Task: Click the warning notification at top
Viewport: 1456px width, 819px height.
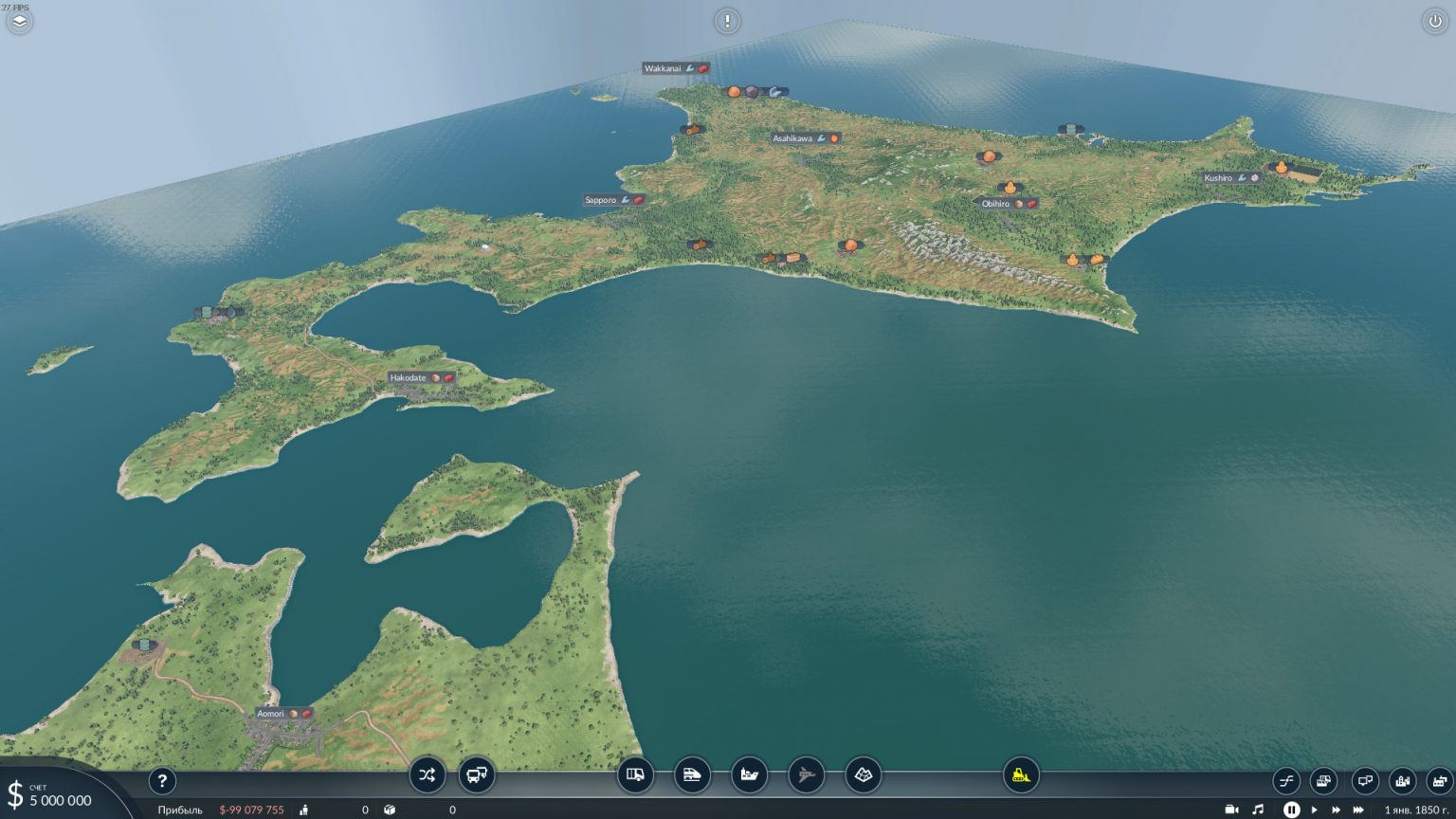Action: (727, 20)
